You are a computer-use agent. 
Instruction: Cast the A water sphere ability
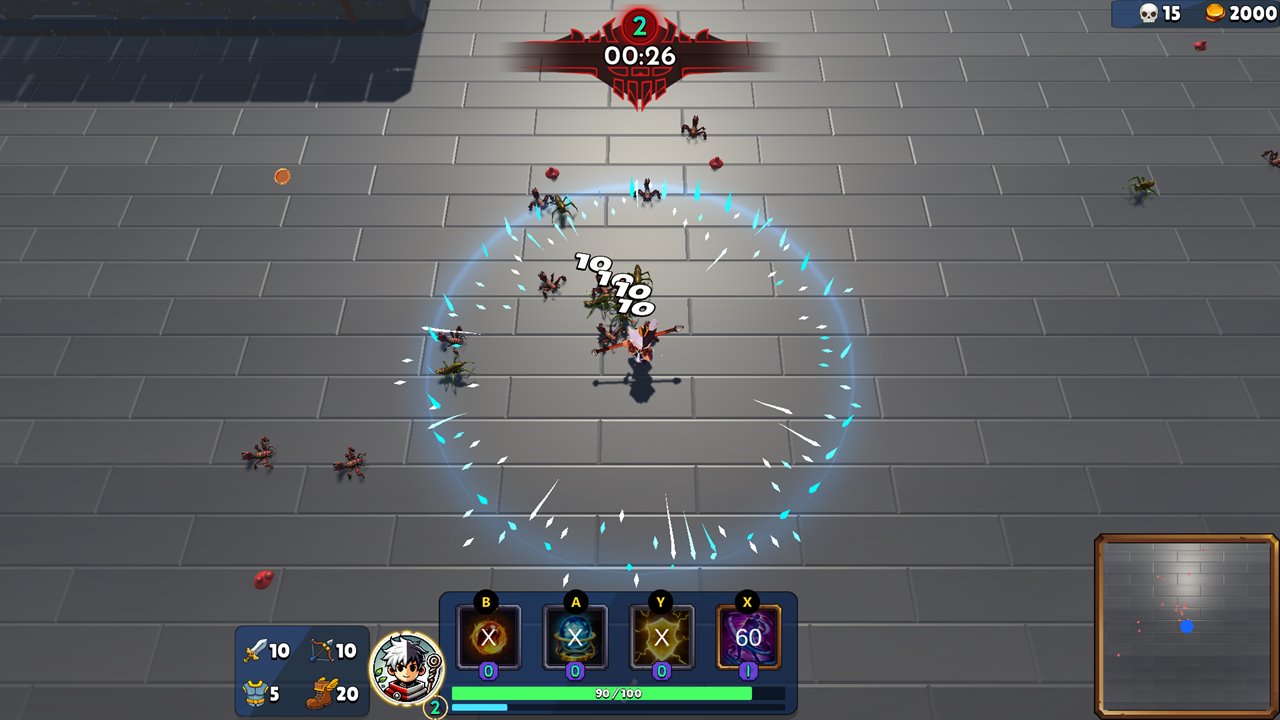(x=574, y=638)
